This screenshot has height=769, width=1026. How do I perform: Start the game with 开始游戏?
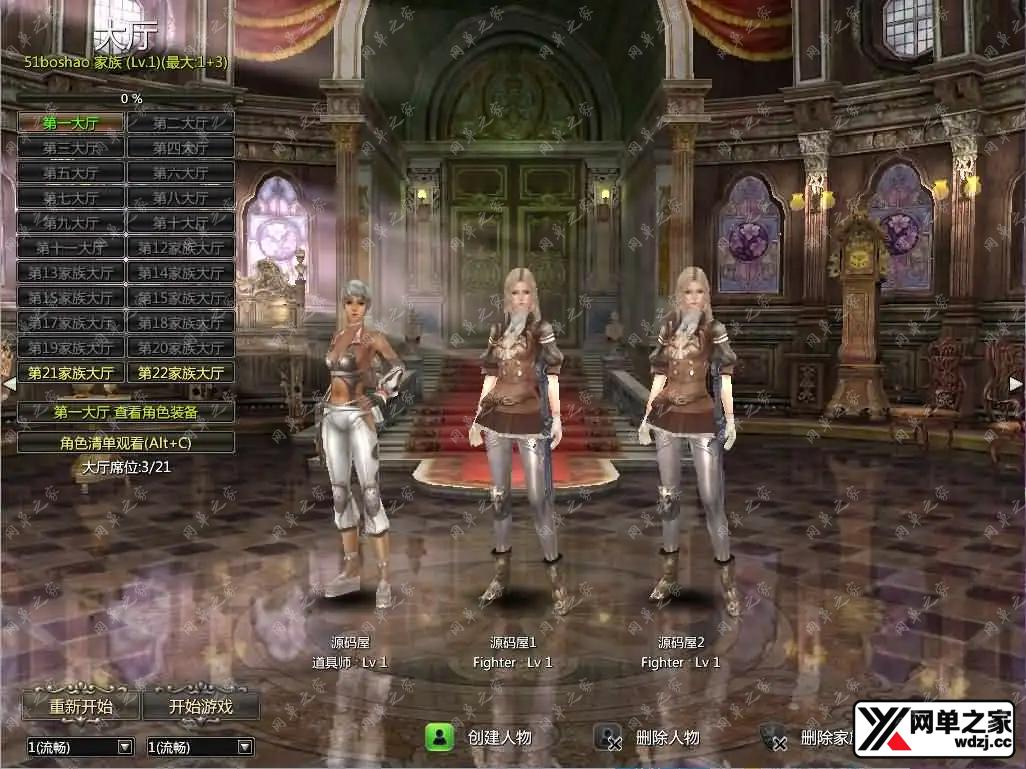click(201, 706)
